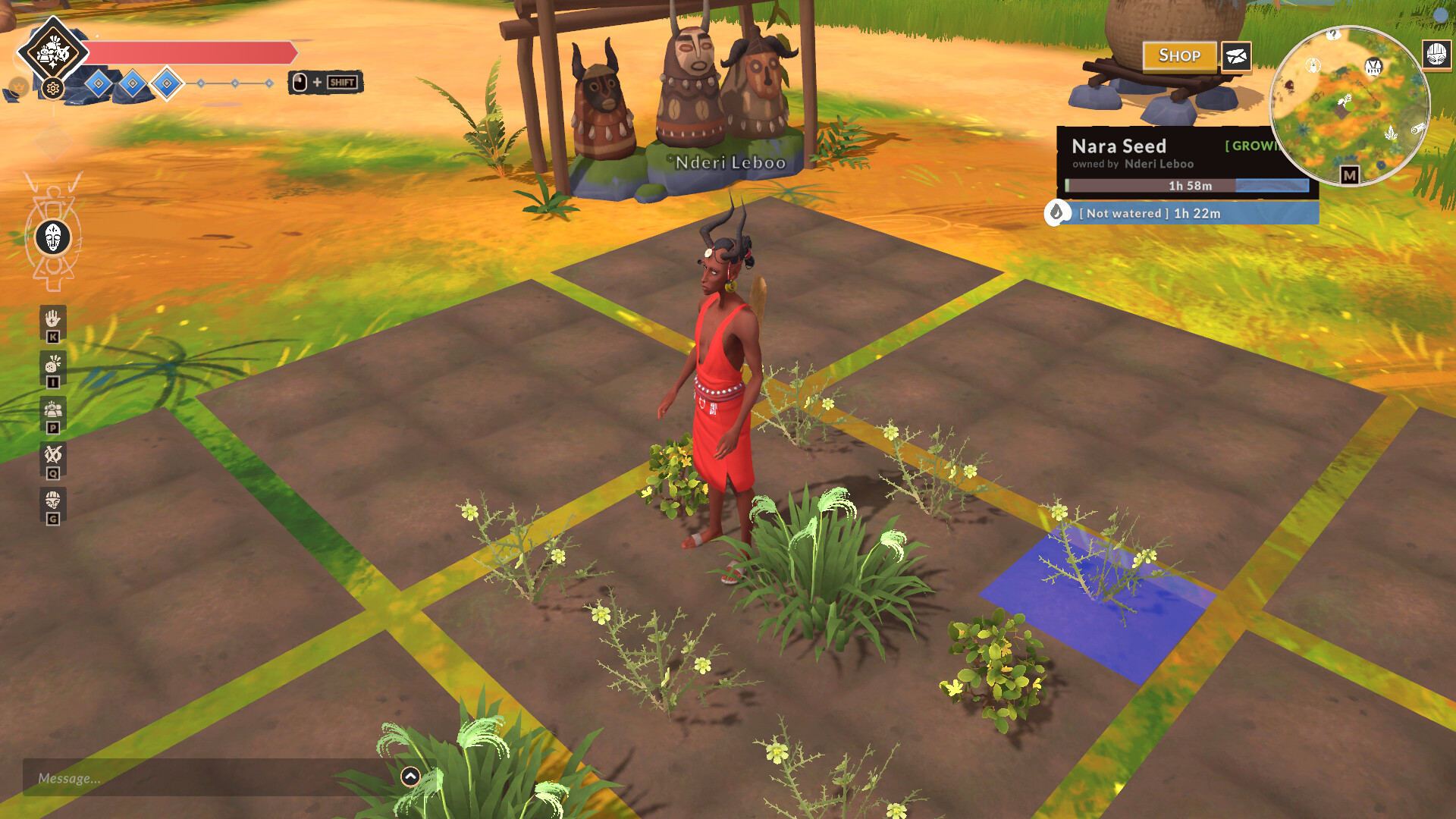Image resolution: width=1456 pixels, height=819 pixels.
Task: Toggle the full map using the M button
Action: (1351, 174)
